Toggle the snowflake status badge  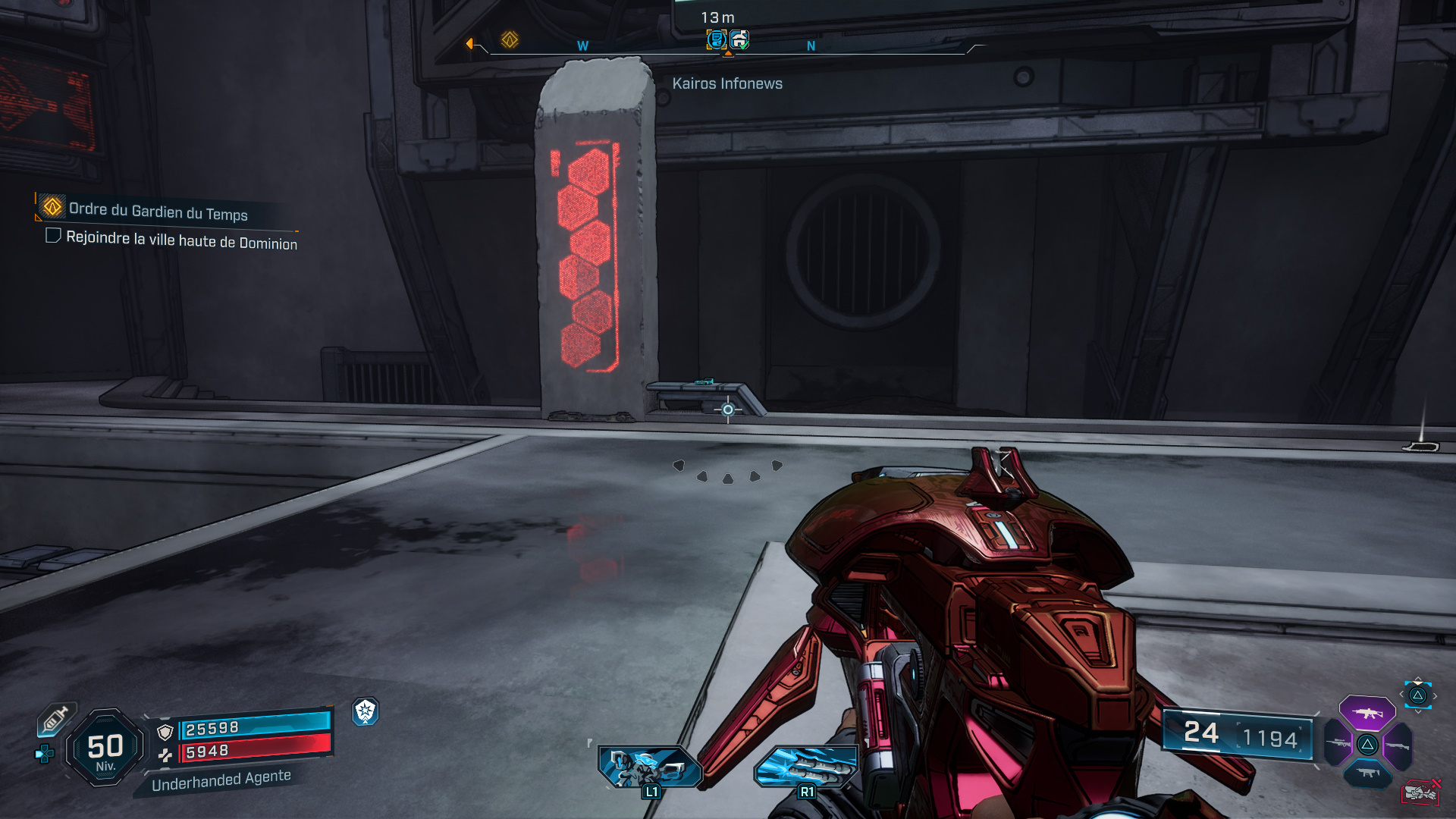(365, 712)
